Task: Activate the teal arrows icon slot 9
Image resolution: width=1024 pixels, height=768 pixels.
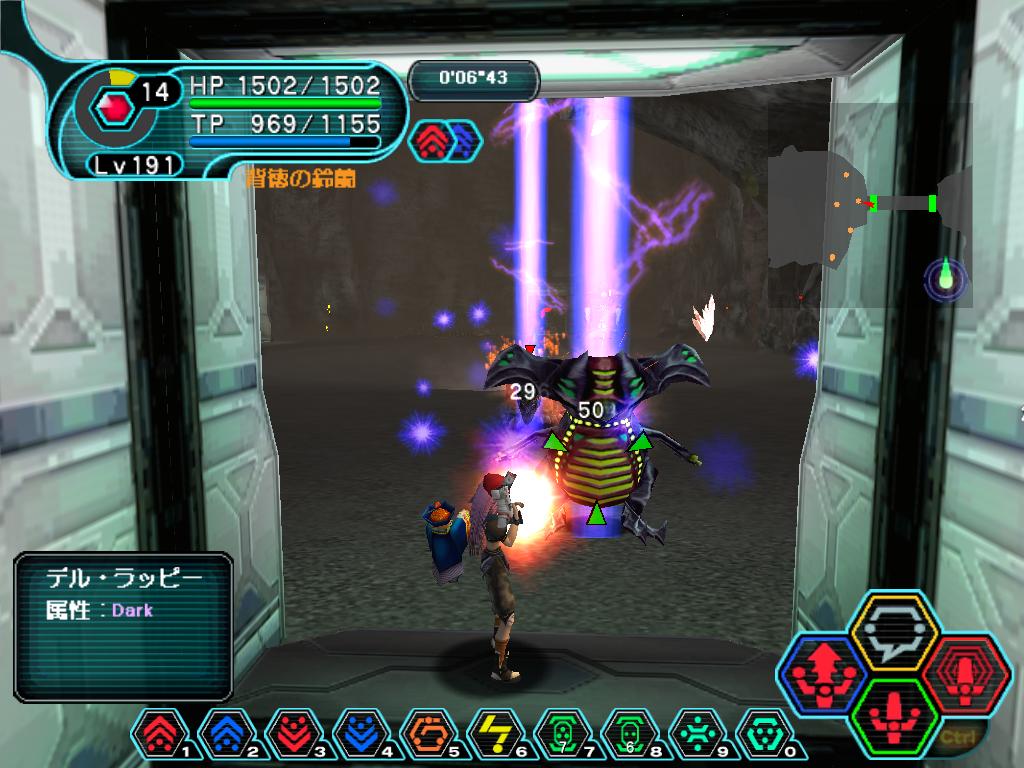Action: [696, 735]
